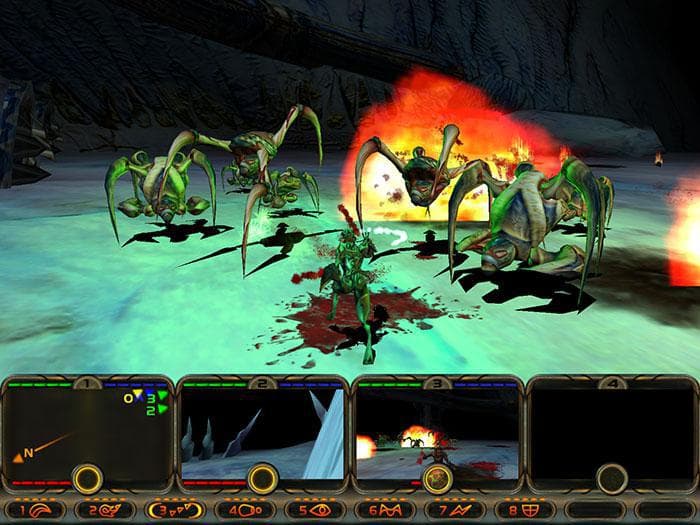Click the round button in panel 2
700x525 pixels.
click(x=262, y=478)
